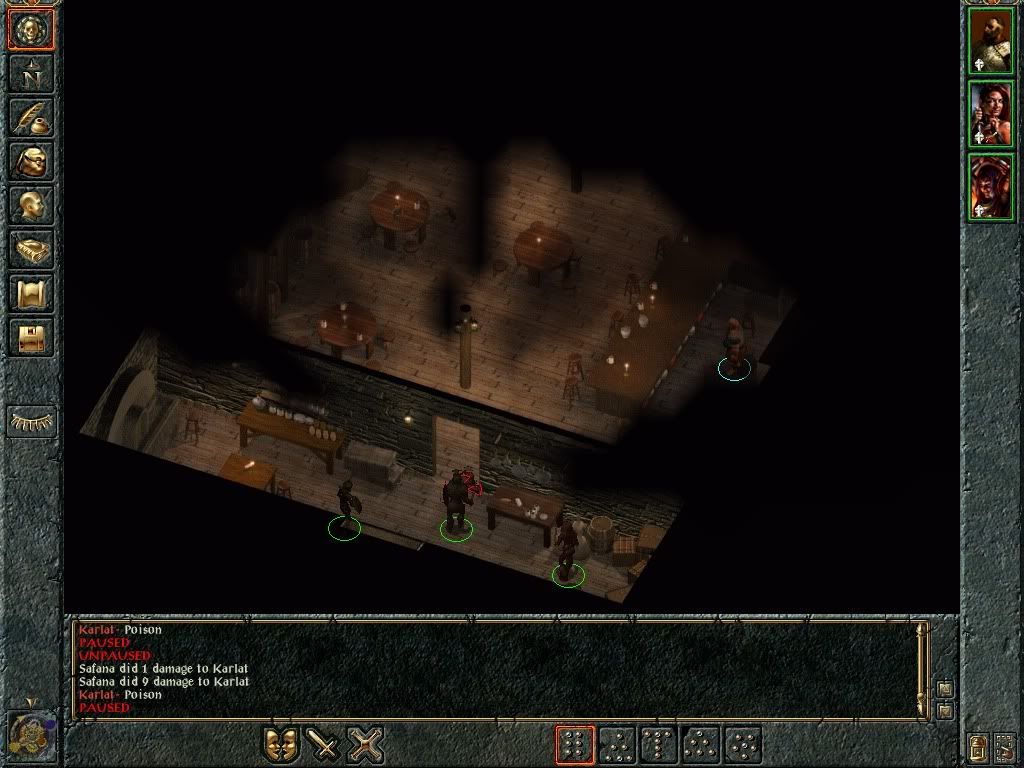Click the upper dialog window resize button
Screen dimensions: 1024x768
(x=945, y=689)
